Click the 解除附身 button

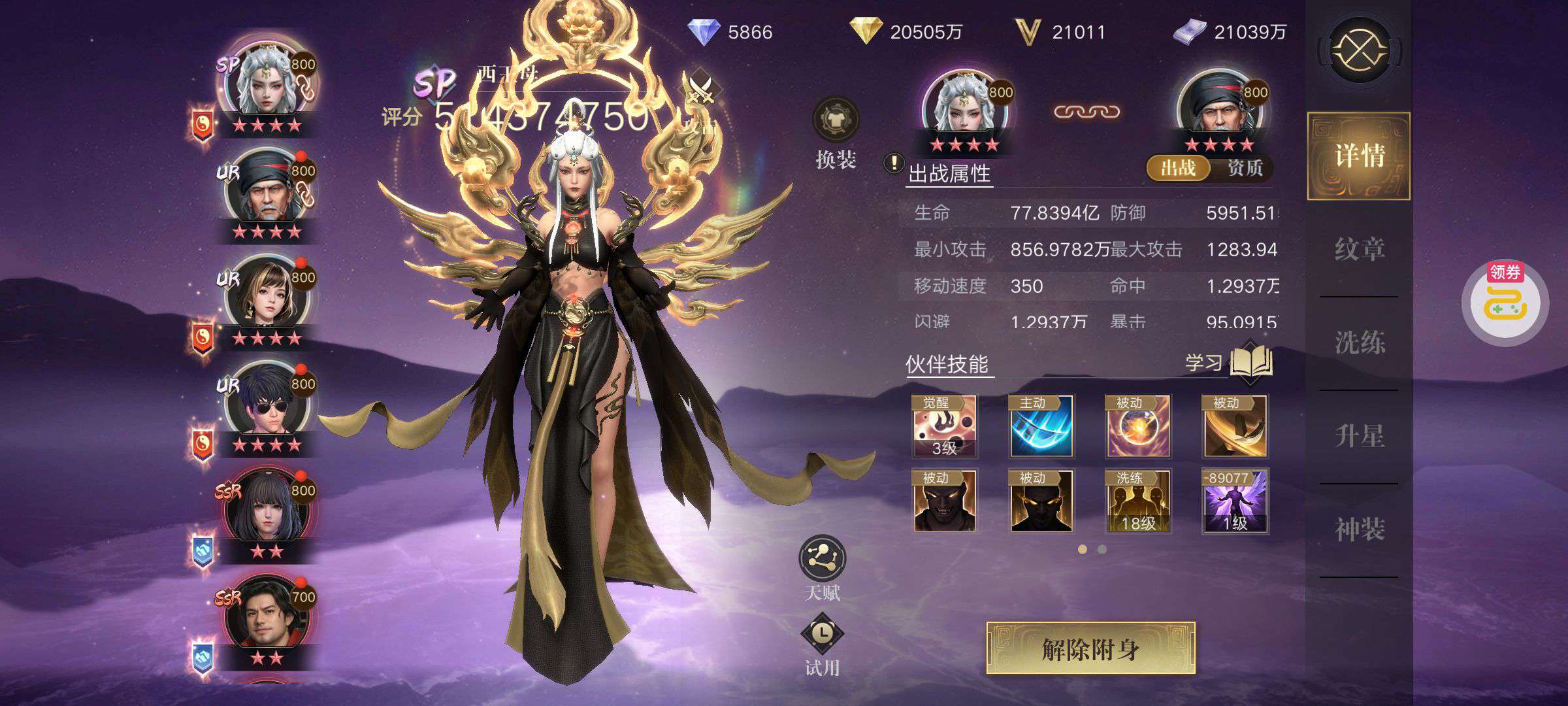(1090, 648)
